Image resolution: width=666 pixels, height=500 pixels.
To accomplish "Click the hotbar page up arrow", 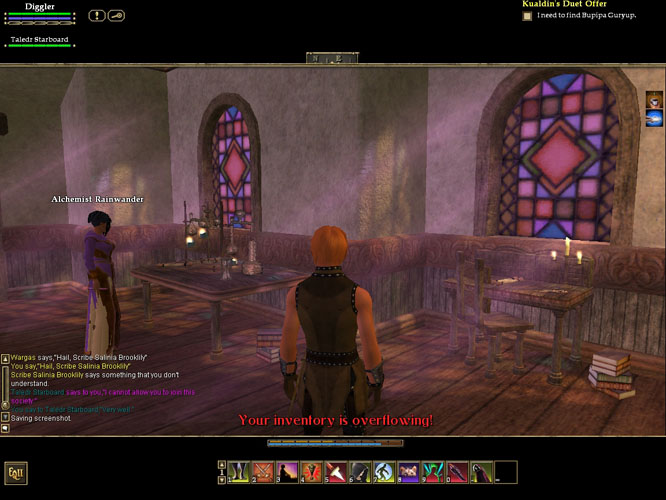I will [x=221, y=465].
